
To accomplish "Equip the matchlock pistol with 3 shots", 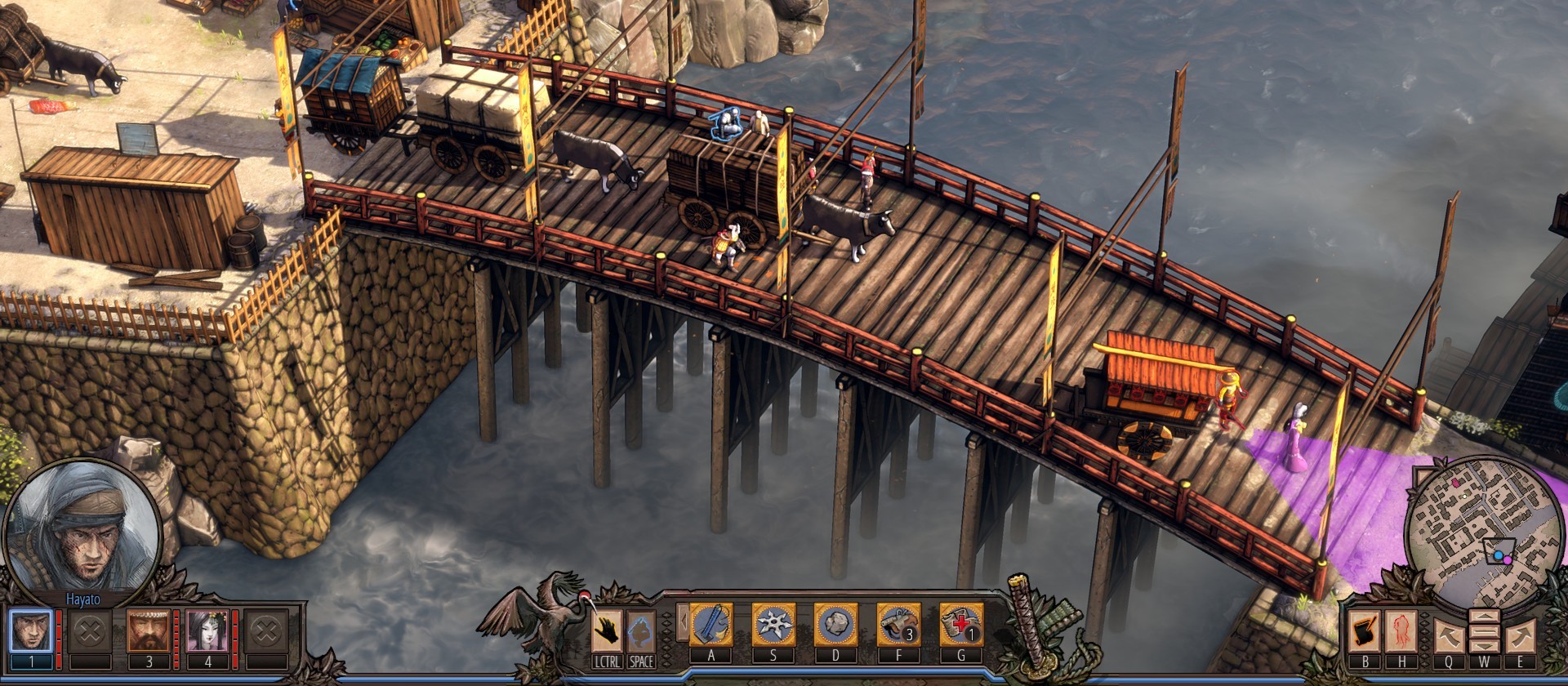I will pos(898,625).
